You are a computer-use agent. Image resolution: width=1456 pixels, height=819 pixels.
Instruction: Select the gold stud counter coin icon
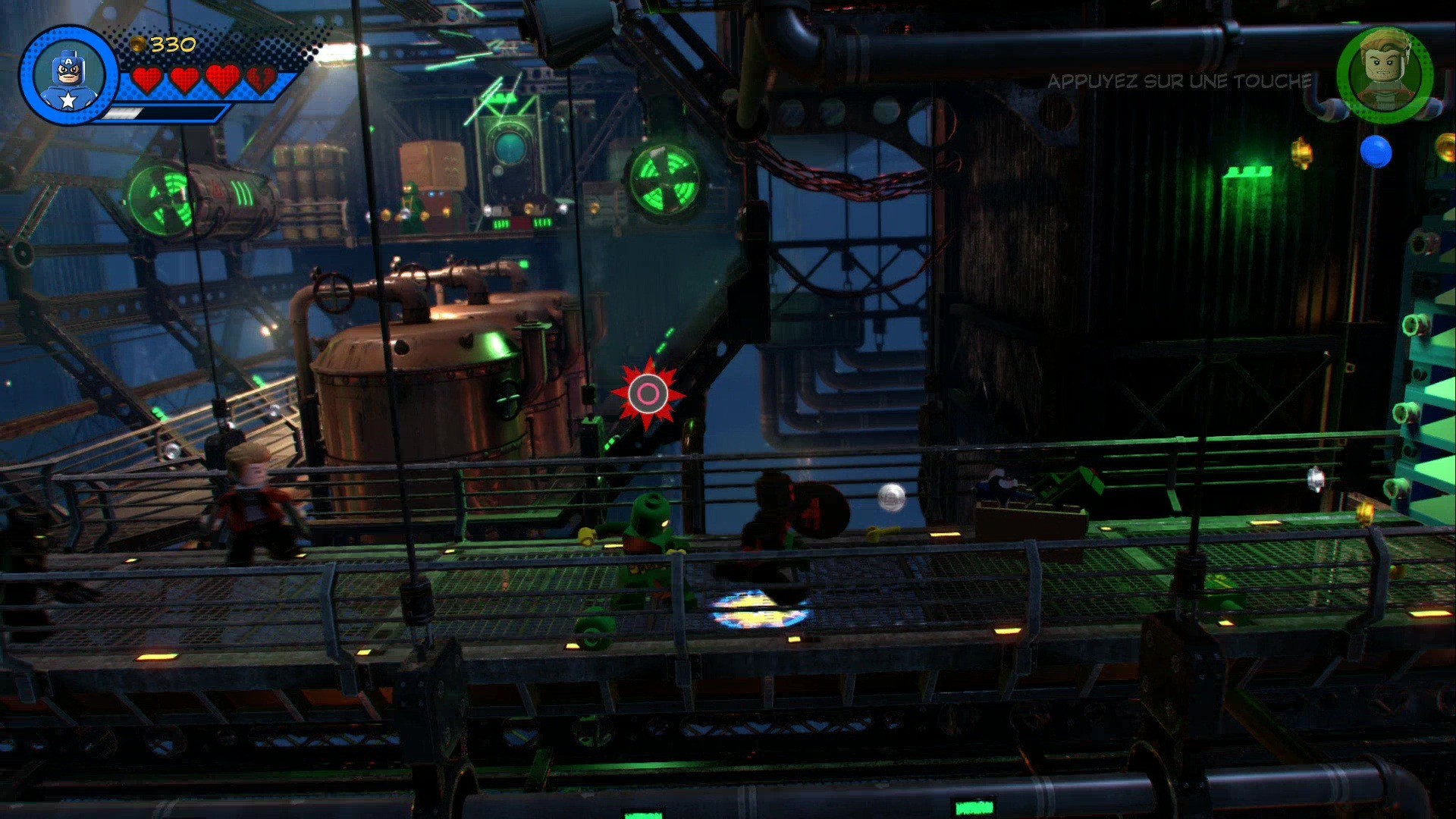pyautogui.click(x=139, y=45)
